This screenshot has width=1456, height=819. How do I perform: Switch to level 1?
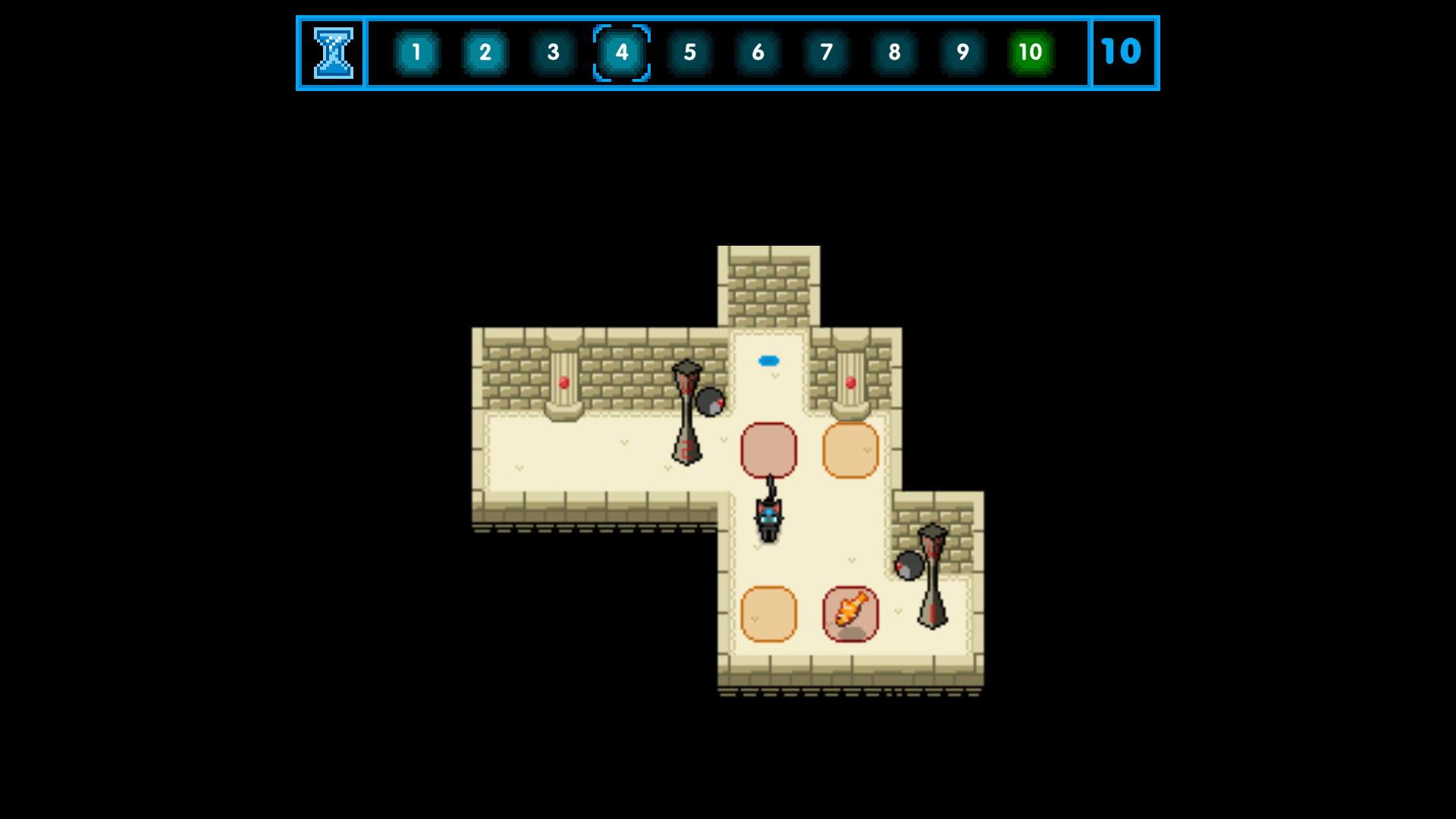[416, 53]
